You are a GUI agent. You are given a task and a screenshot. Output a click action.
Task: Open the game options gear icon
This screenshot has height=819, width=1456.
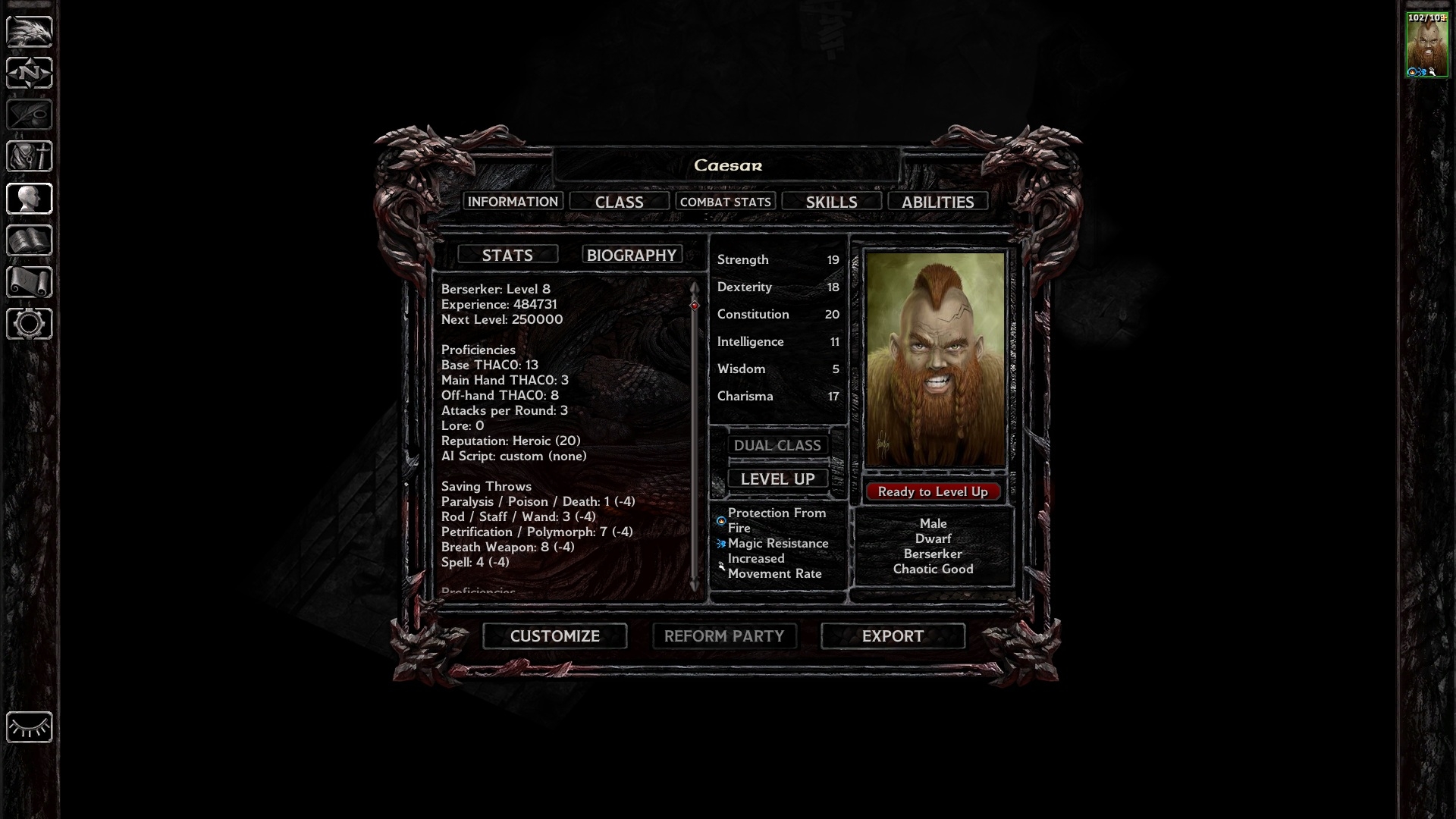tap(29, 324)
